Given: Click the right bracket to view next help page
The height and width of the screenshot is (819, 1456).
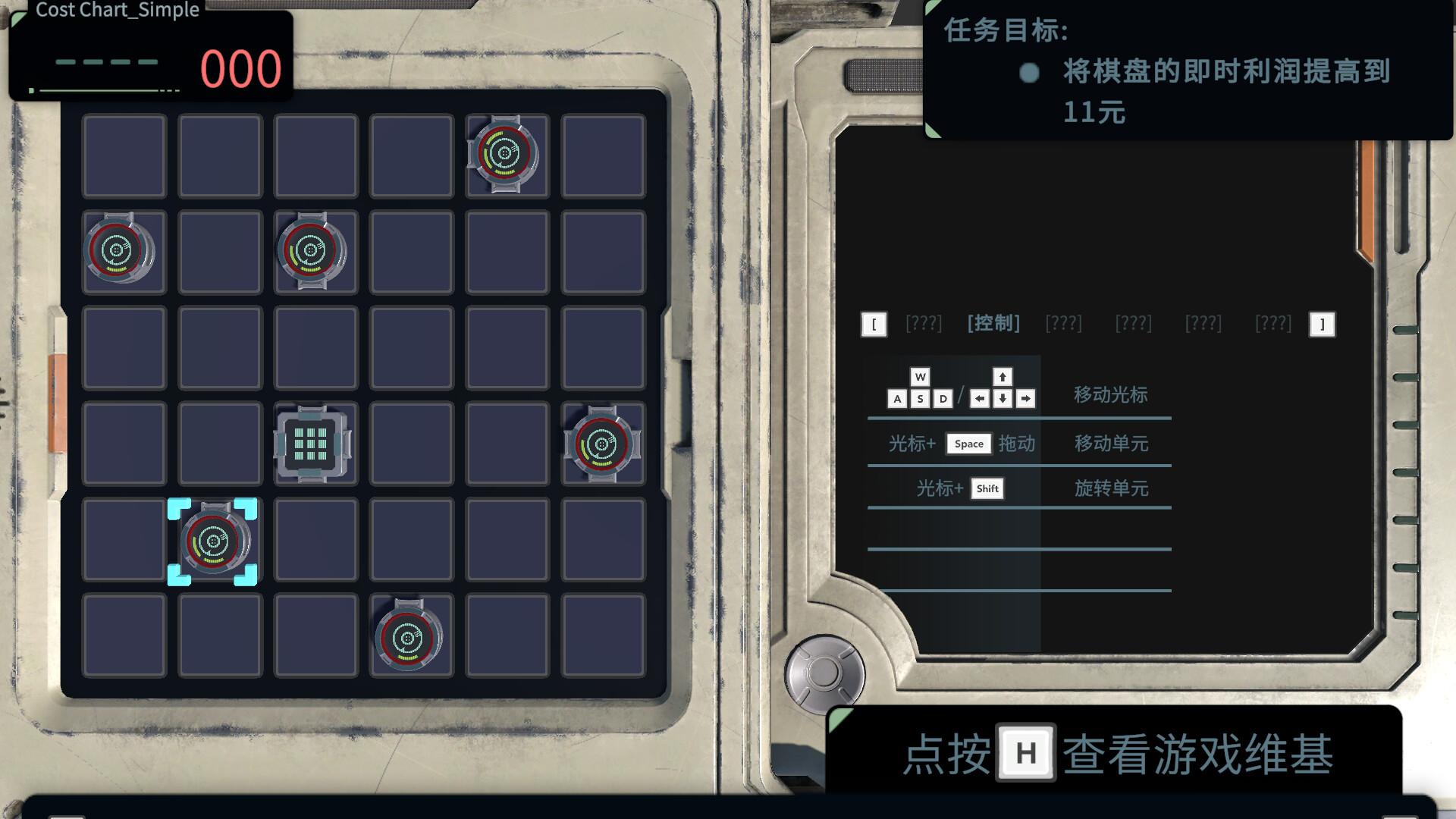Looking at the screenshot, I should pyautogui.click(x=1323, y=323).
